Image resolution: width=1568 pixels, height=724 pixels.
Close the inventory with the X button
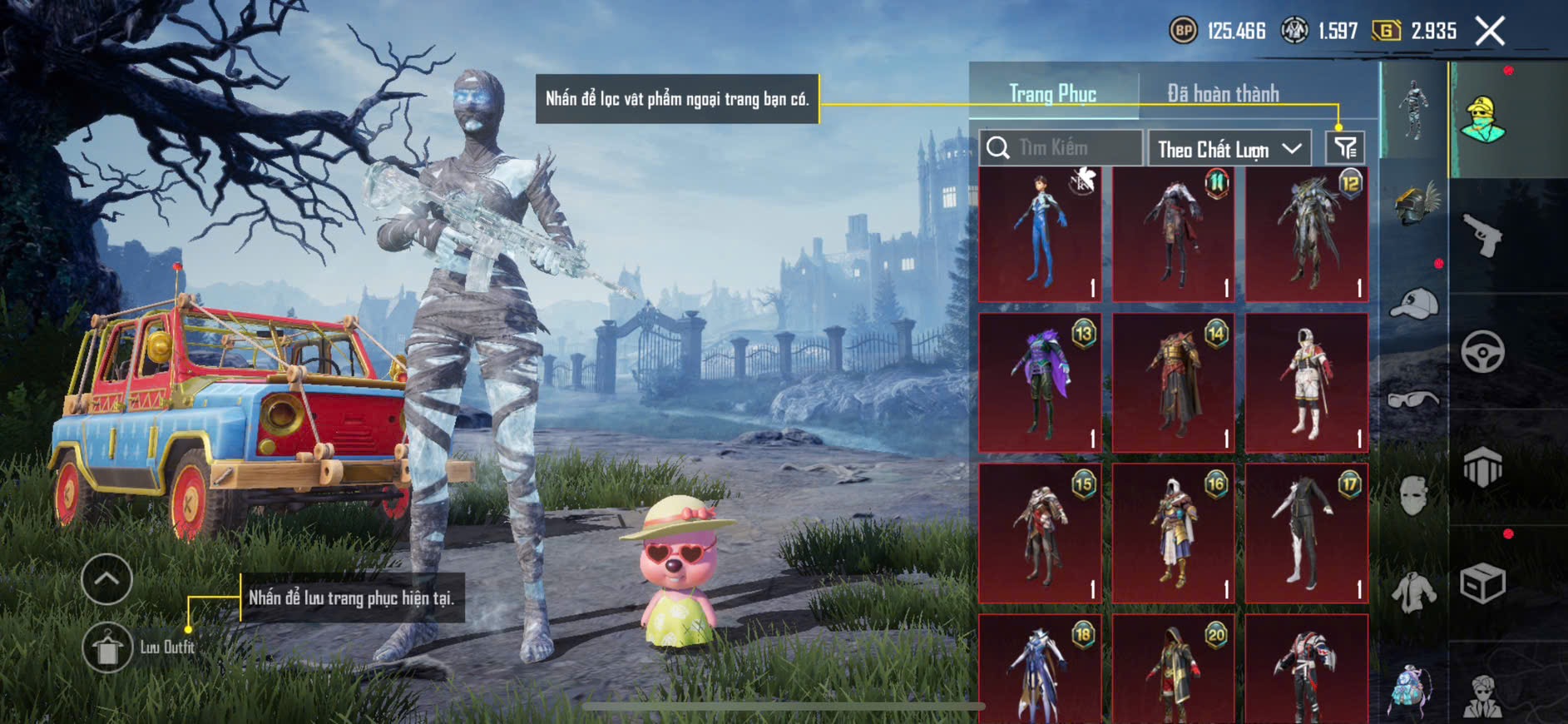point(1490,32)
